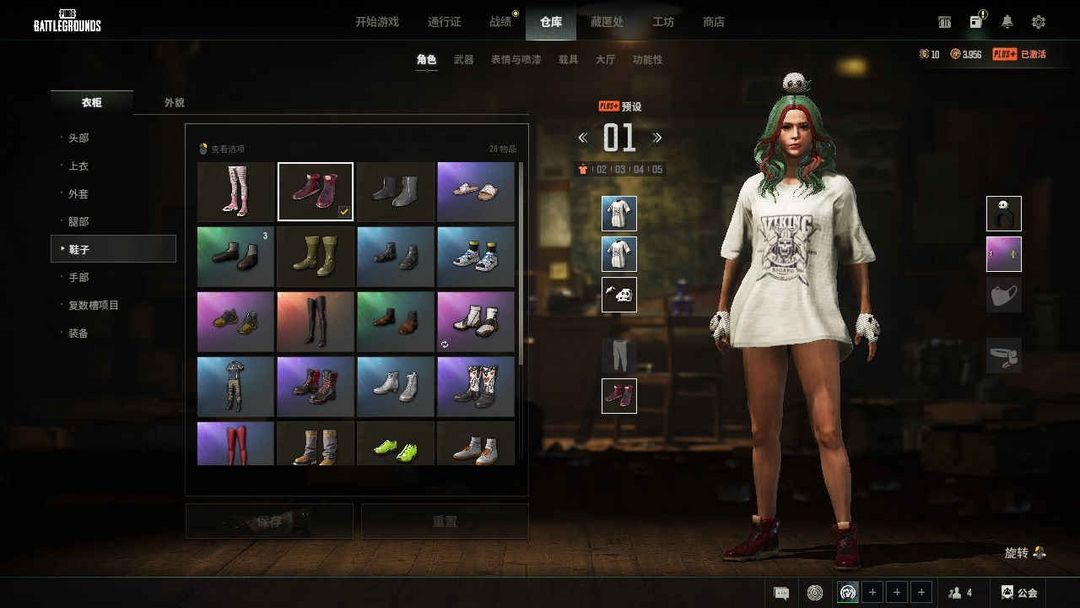The width and height of the screenshot is (1080, 608).
Task: Select the 上衣 category
Action: (79, 166)
